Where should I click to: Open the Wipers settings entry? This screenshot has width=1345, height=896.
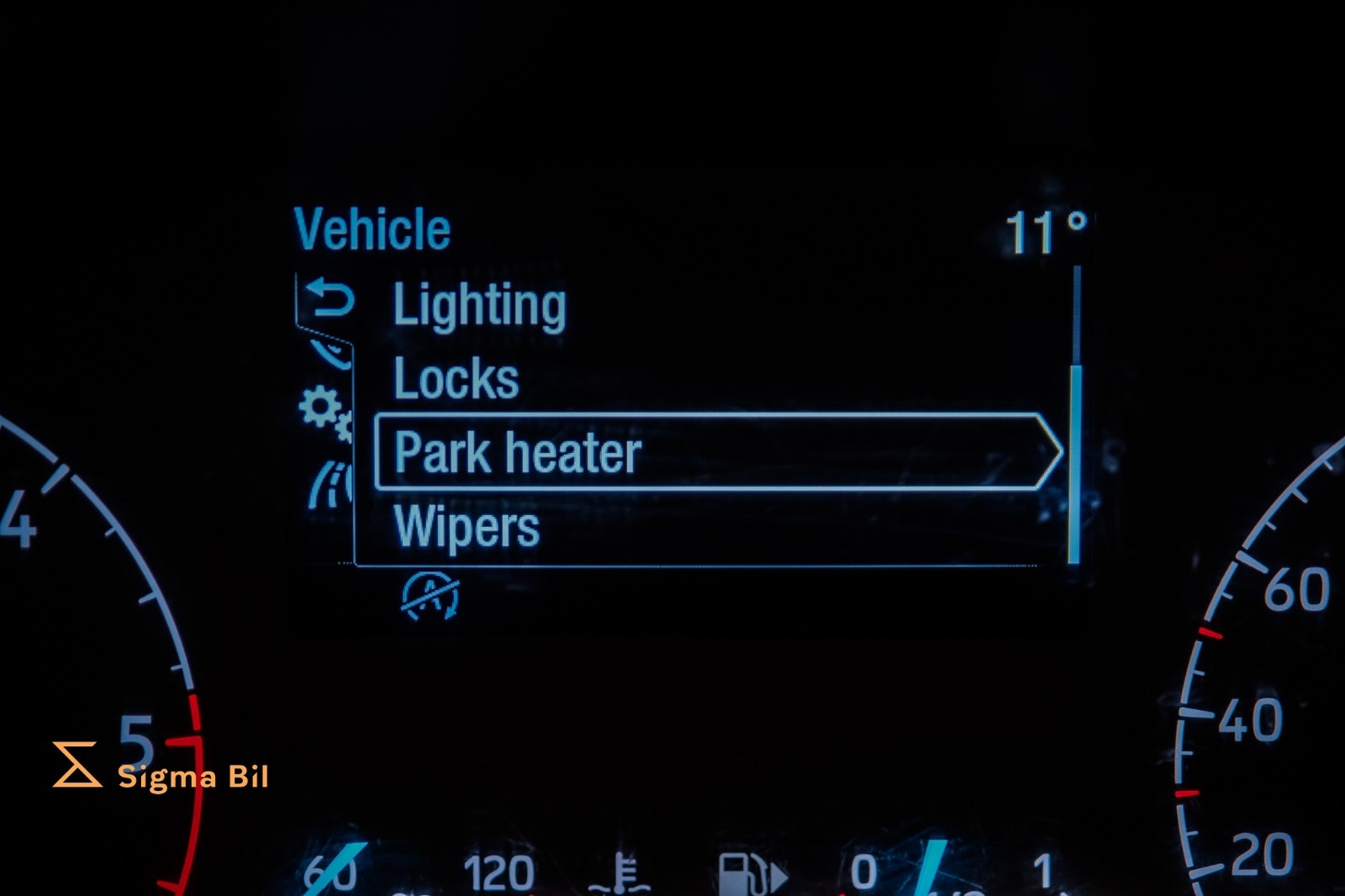467,527
